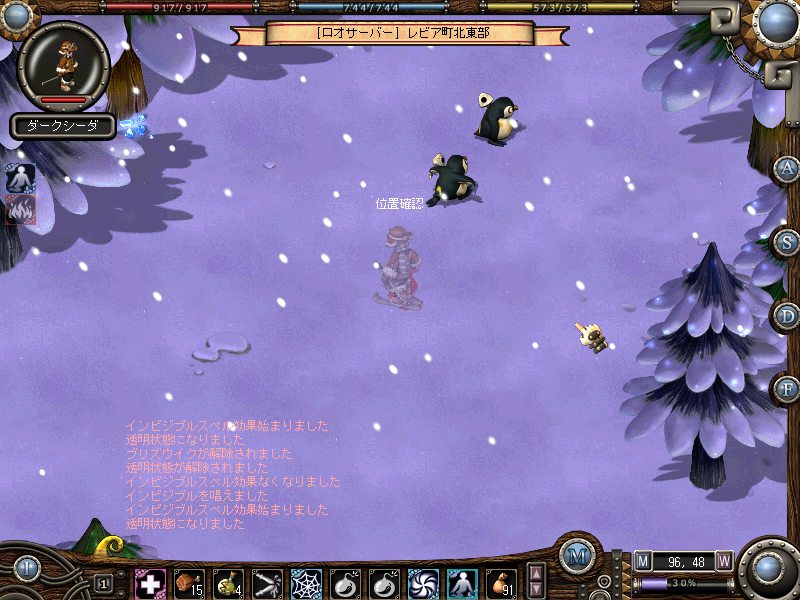Click the small W button beside coordinates
This screenshot has height=600, width=800.
click(x=724, y=561)
